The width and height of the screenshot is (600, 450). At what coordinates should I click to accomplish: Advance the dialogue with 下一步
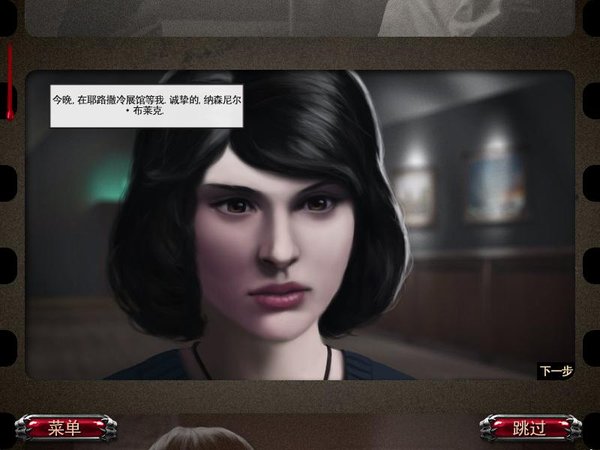pyautogui.click(x=556, y=371)
